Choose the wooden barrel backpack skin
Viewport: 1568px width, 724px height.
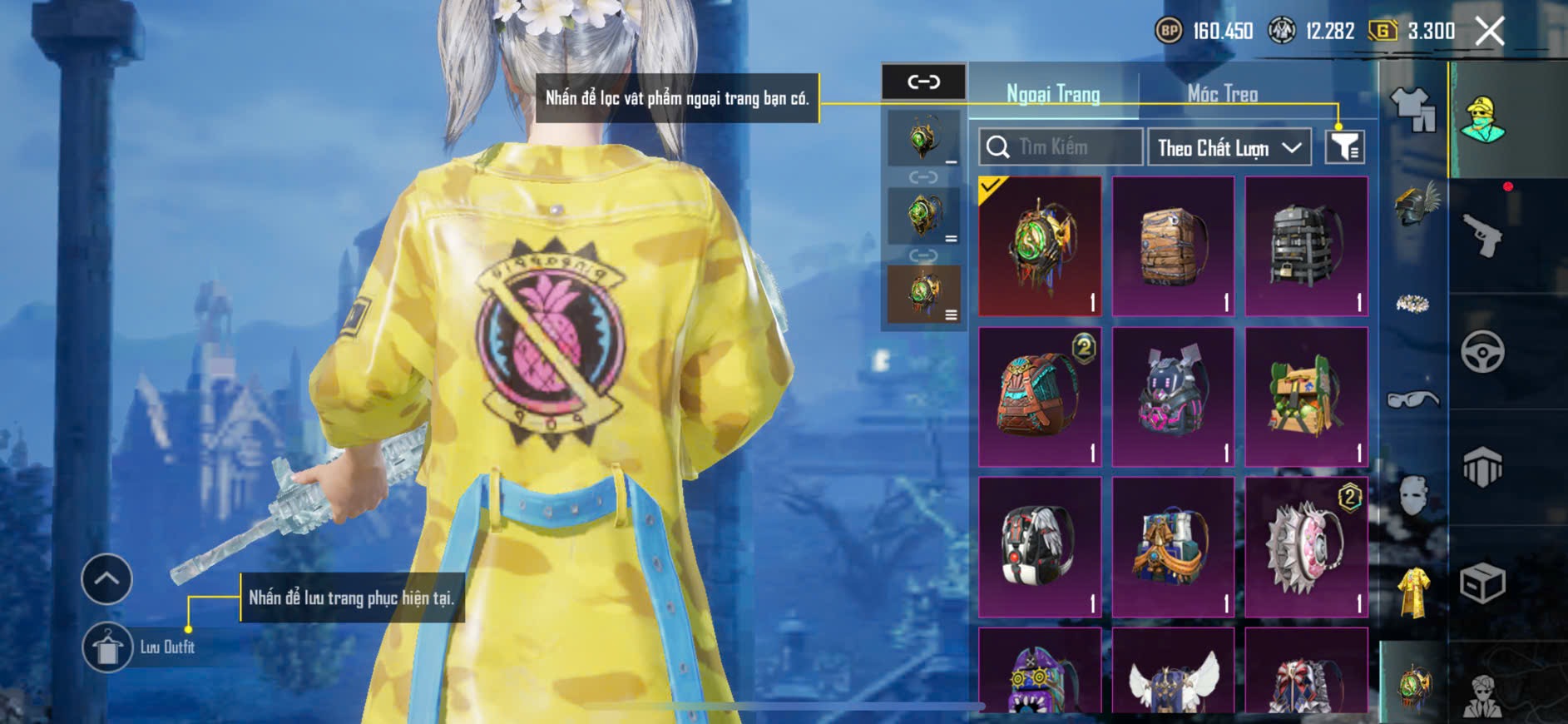[1173, 246]
